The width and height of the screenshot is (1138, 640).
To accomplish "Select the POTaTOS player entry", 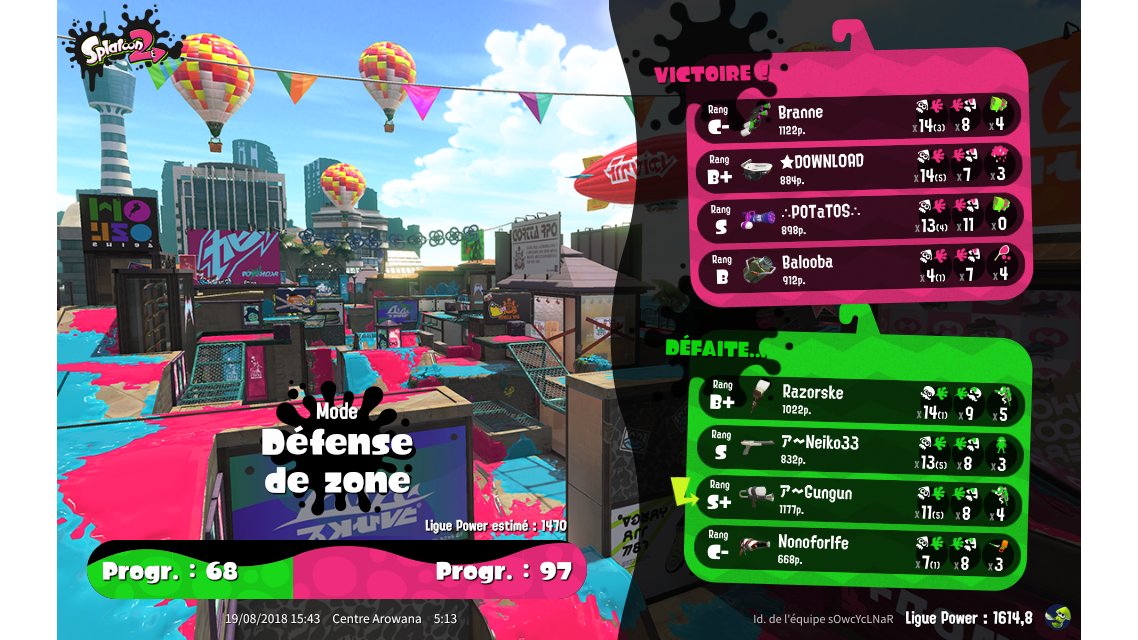I will pyautogui.click(x=858, y=217).
